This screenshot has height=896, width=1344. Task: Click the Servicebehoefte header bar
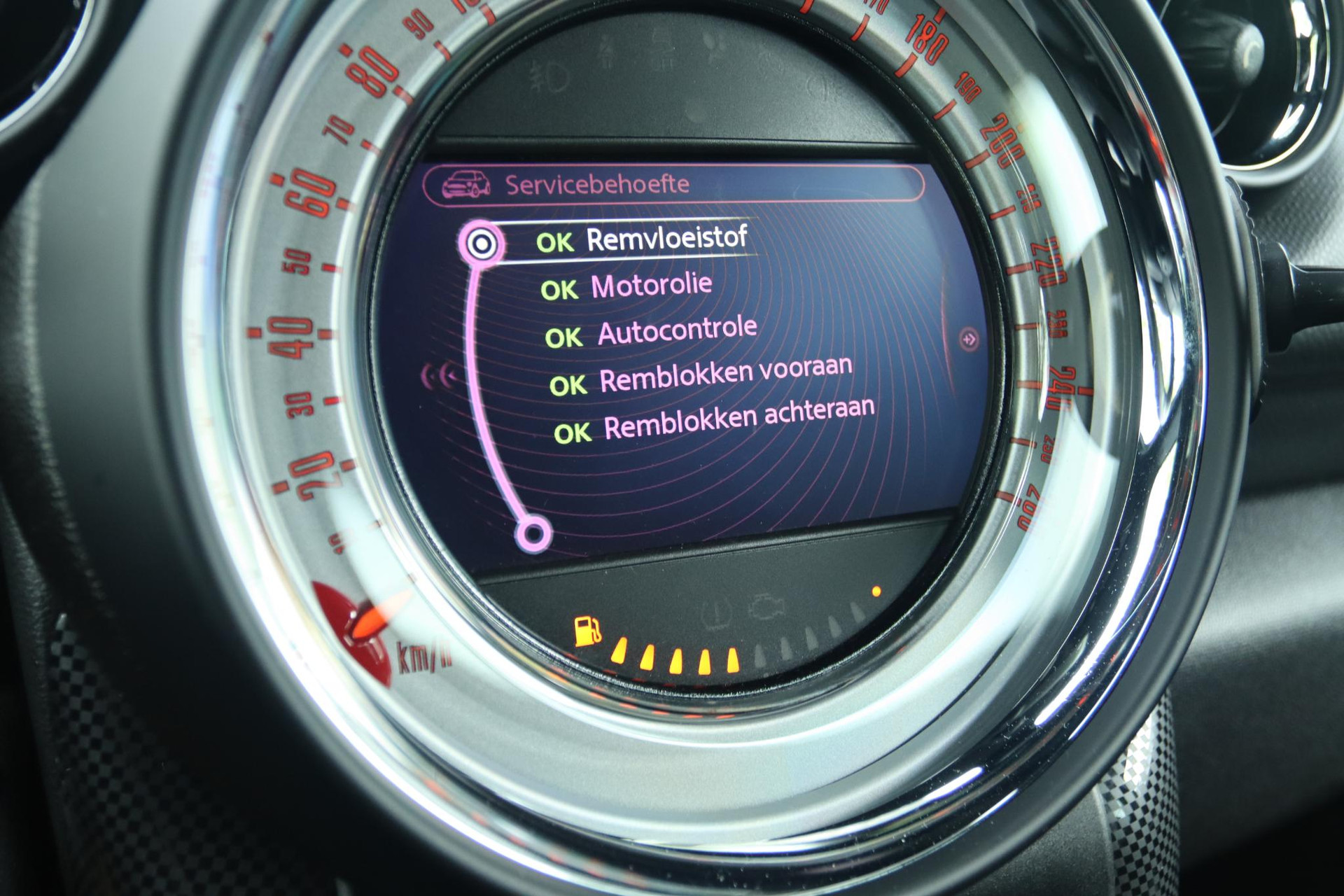672,185
